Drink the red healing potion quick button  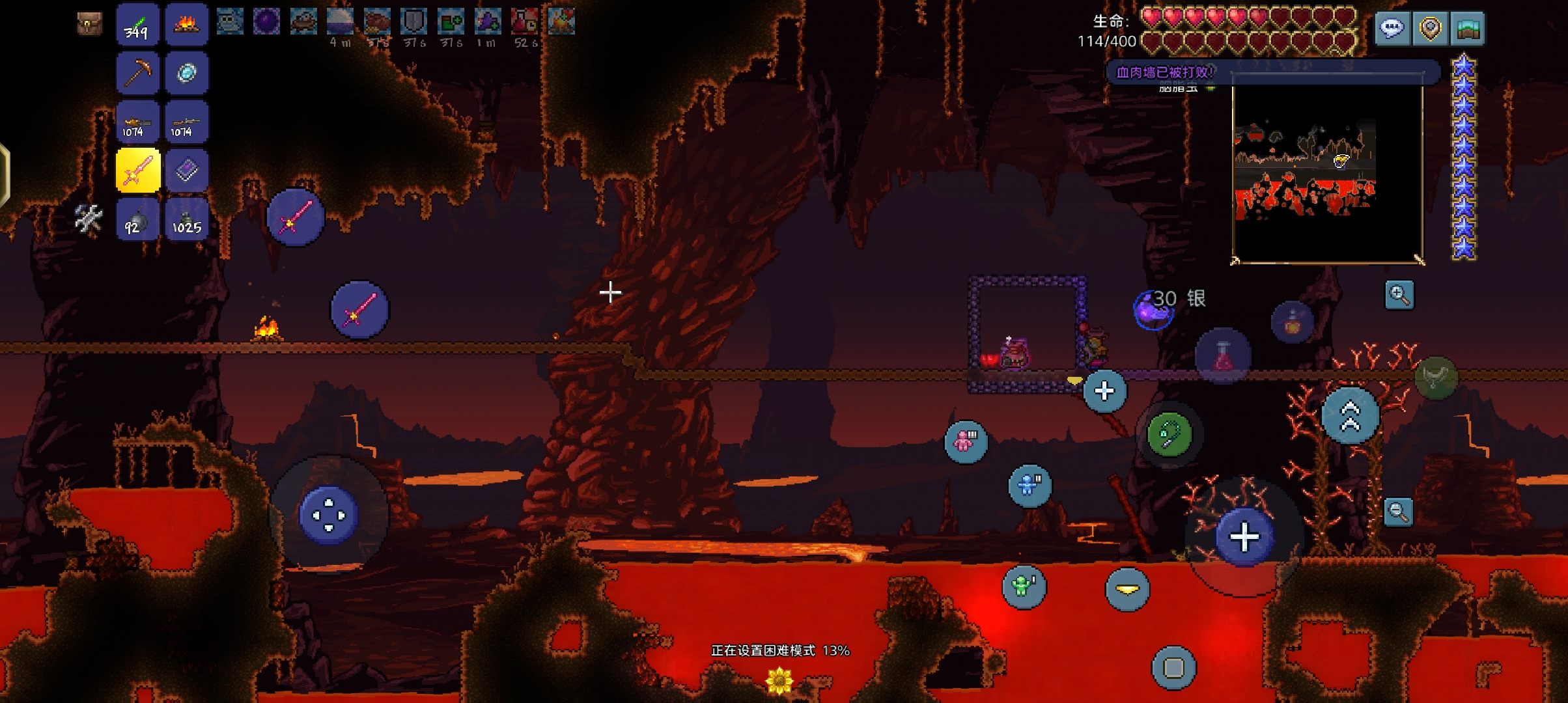coord(1223,356)
